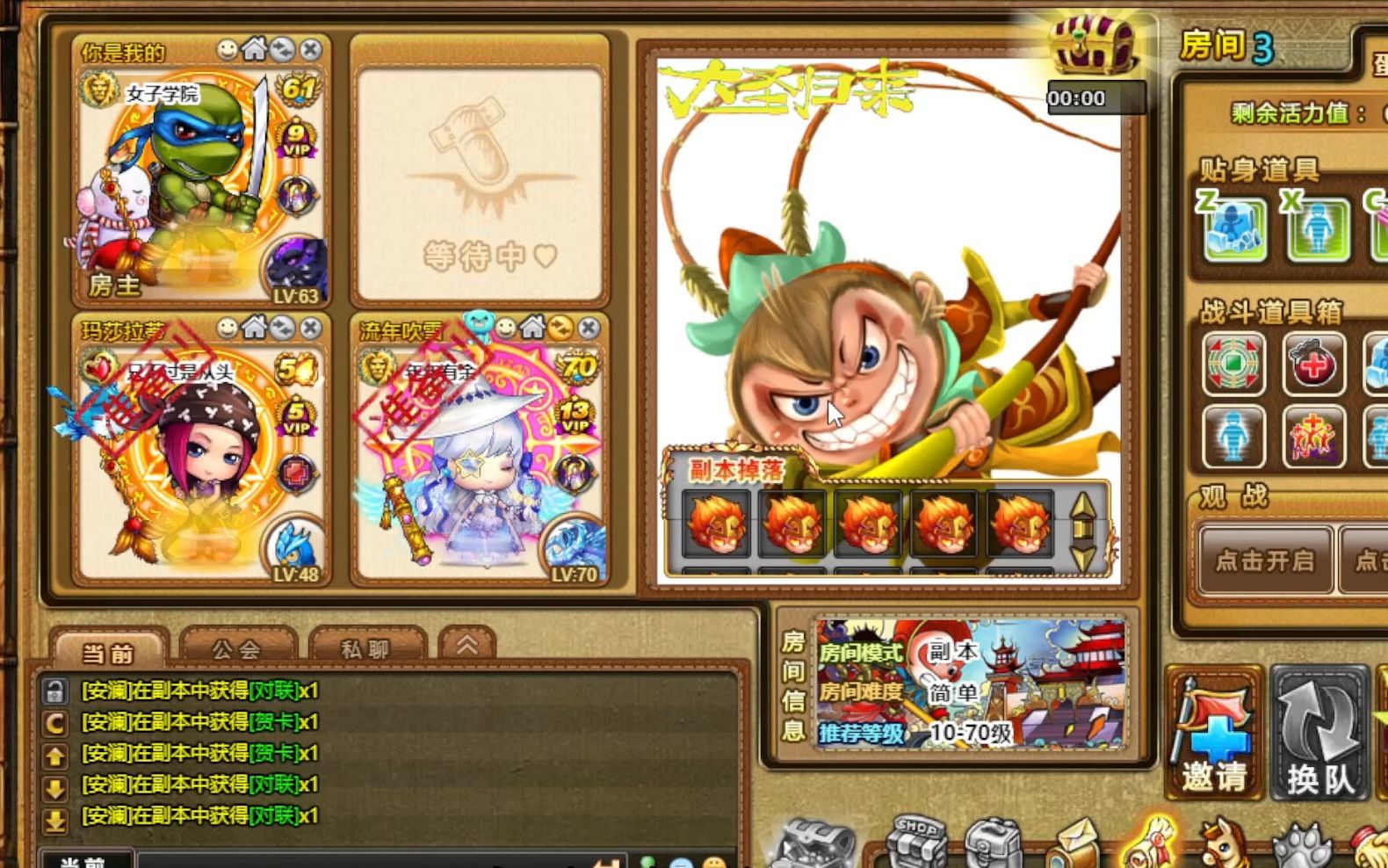
Task: Open the mail envelope icon
Action: 1074,845
